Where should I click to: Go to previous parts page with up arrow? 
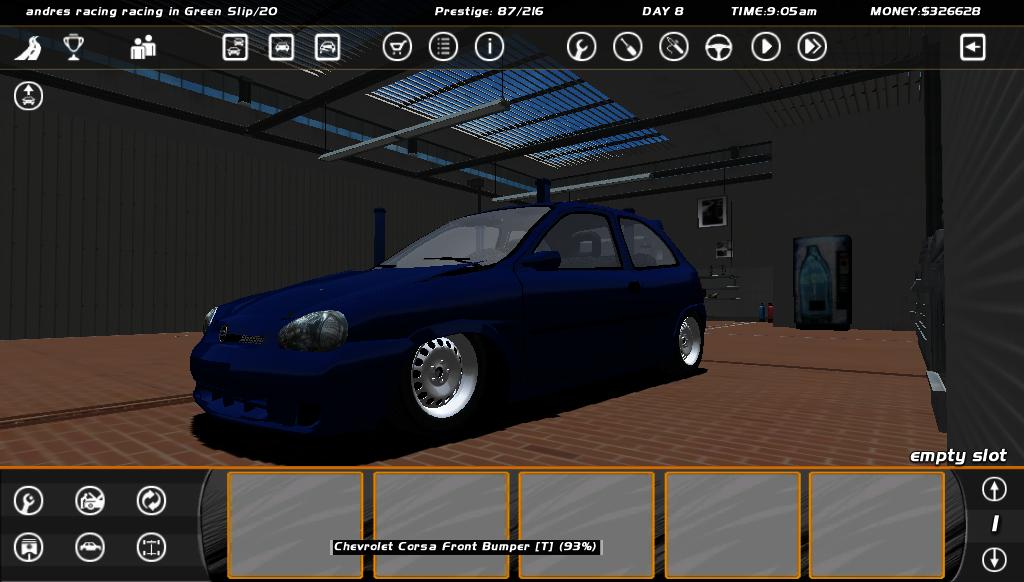pos(993,489)
